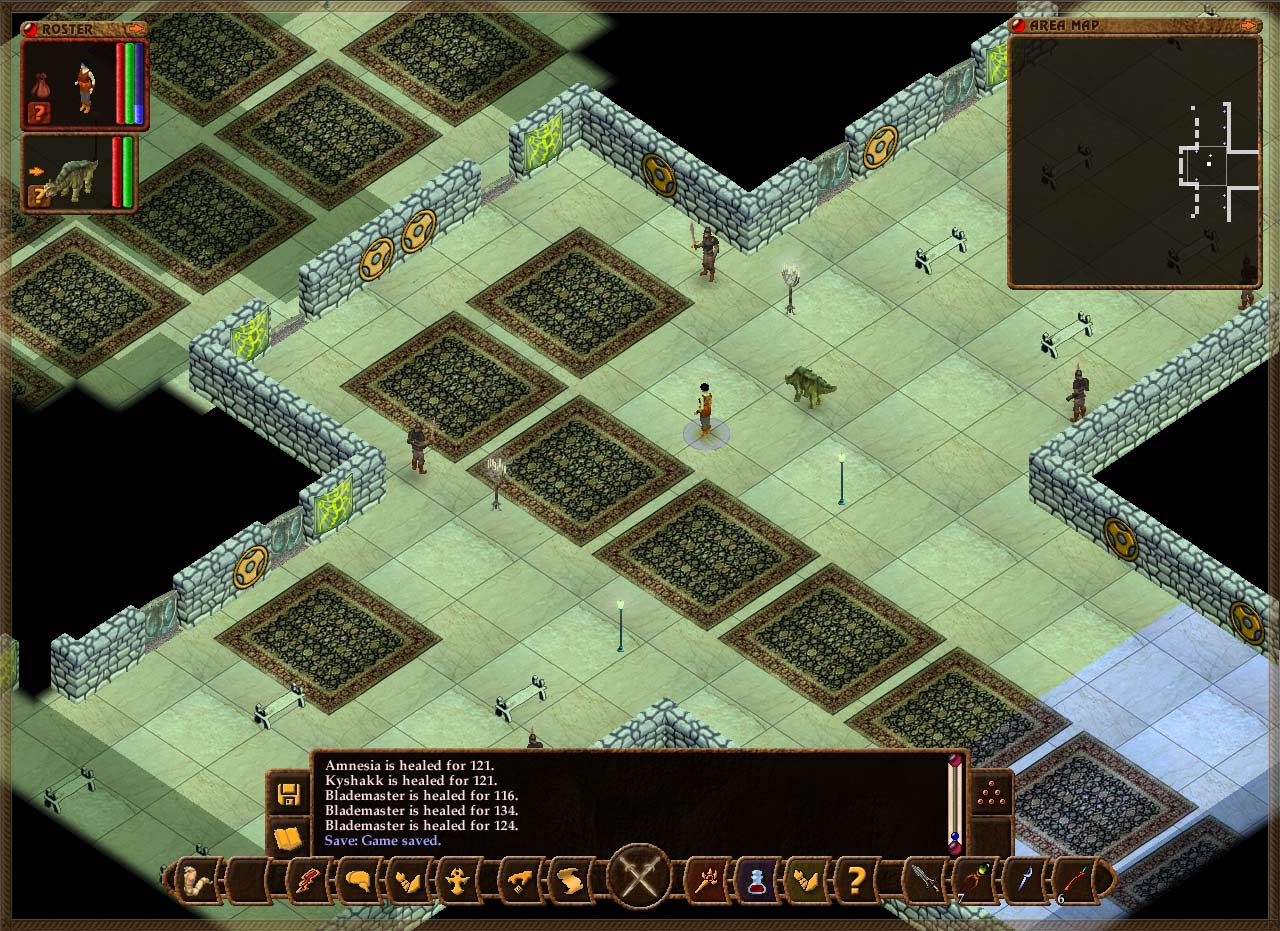The height and width of the screenshot is (931, 1280).
Task: Pick the blue-tipped wand quick slot
Action: [1024, 881]
